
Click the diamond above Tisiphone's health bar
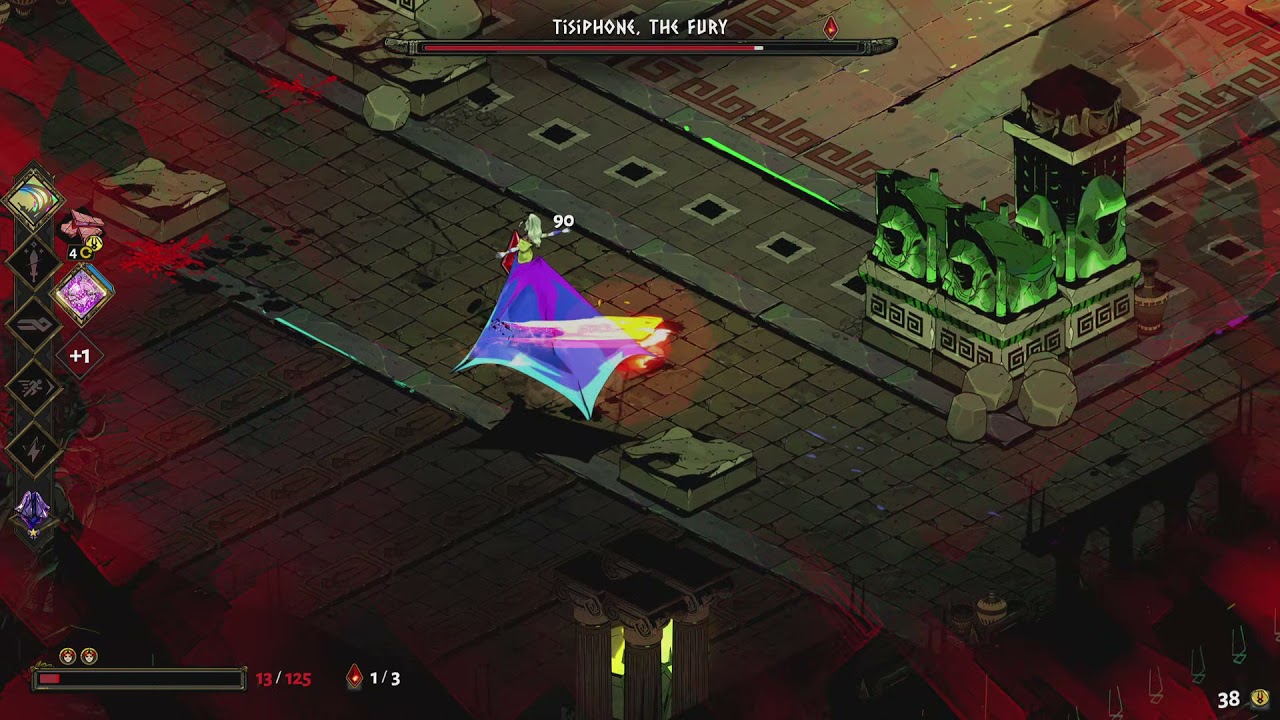[x=832, y=27]
